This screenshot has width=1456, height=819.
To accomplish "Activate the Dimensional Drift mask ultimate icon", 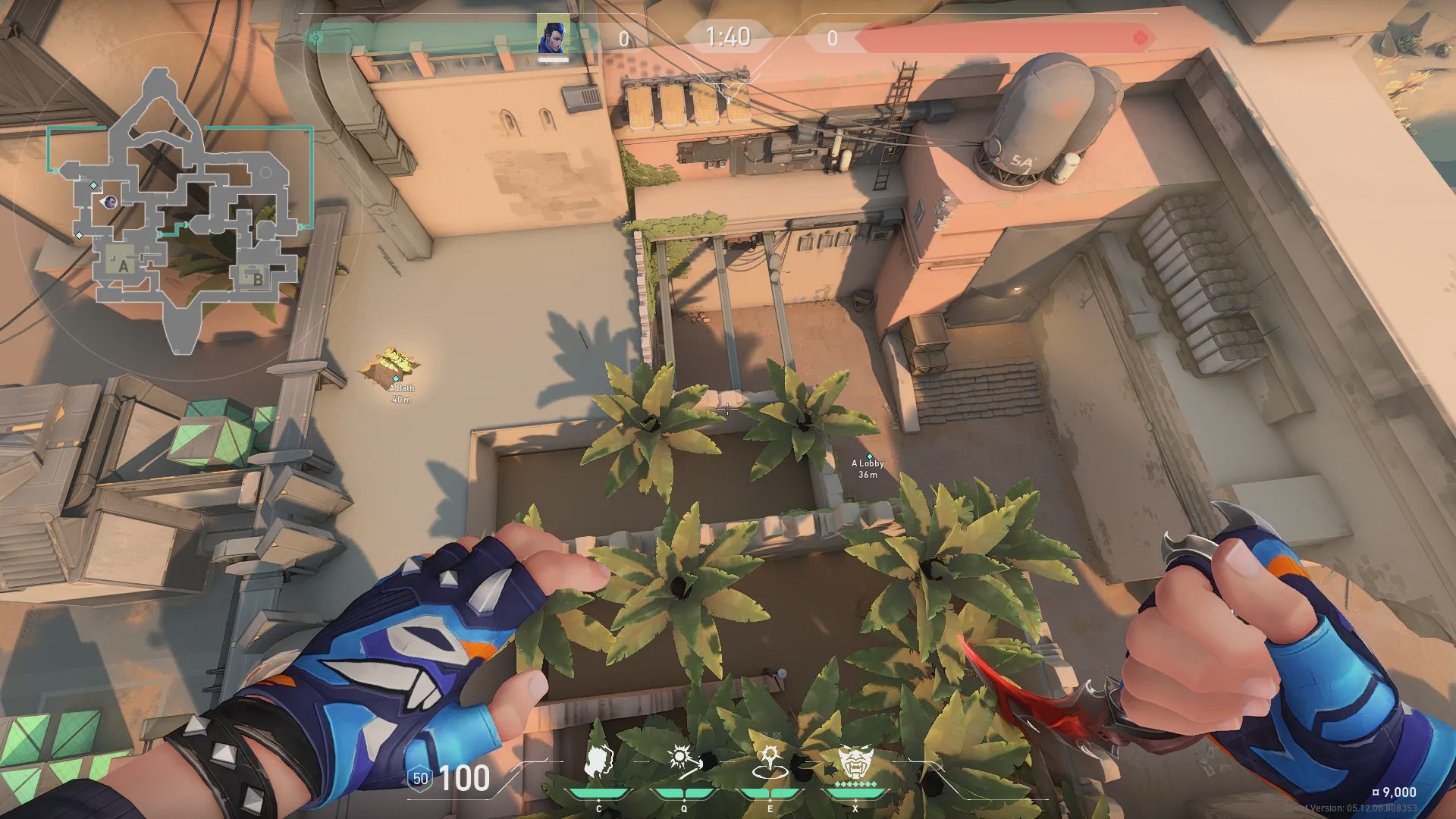I will pos(855,761).
